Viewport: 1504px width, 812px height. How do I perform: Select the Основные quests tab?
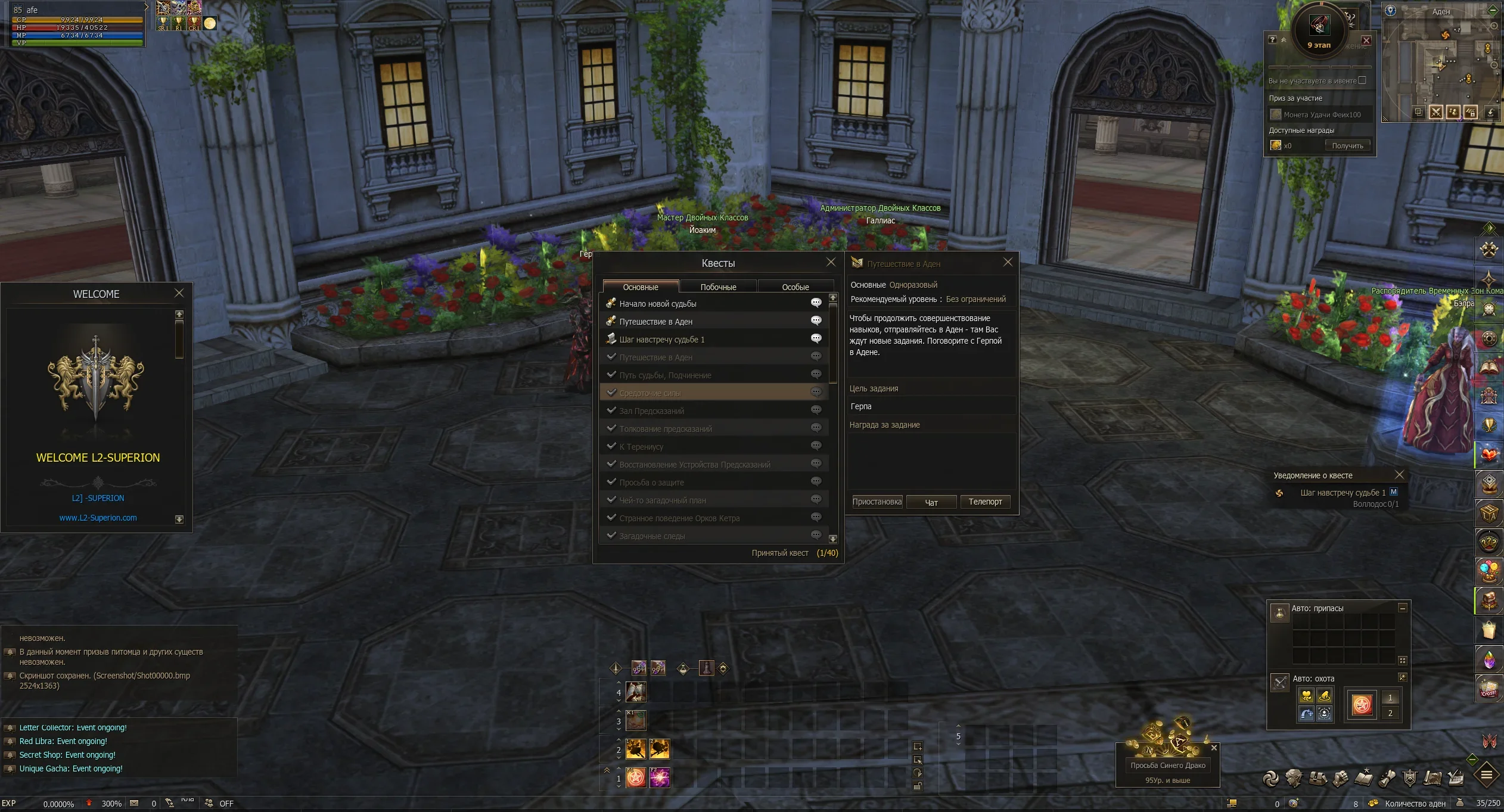pos(641,287)
